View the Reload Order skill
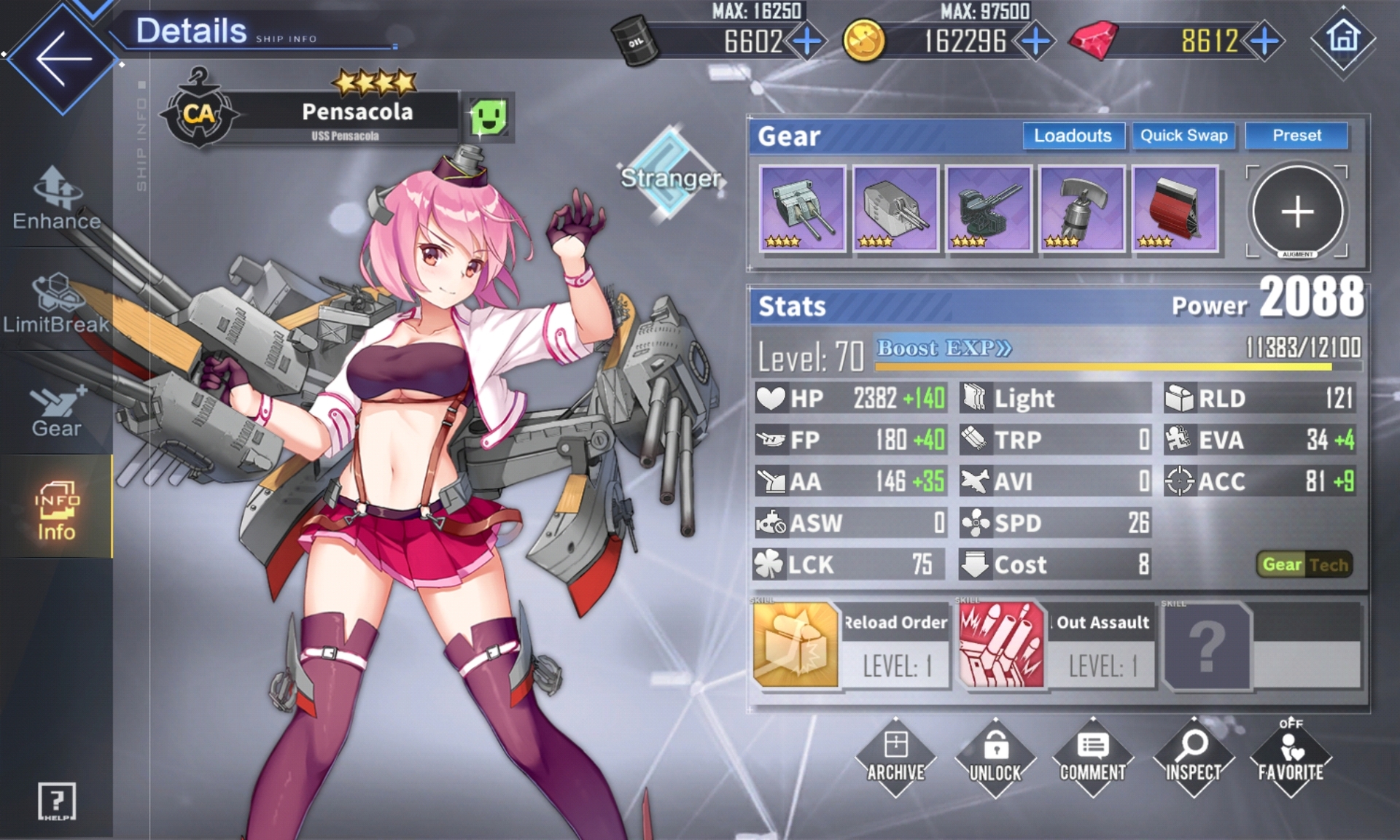Viewport: 1400px width, 840px height. click(851, 645)
